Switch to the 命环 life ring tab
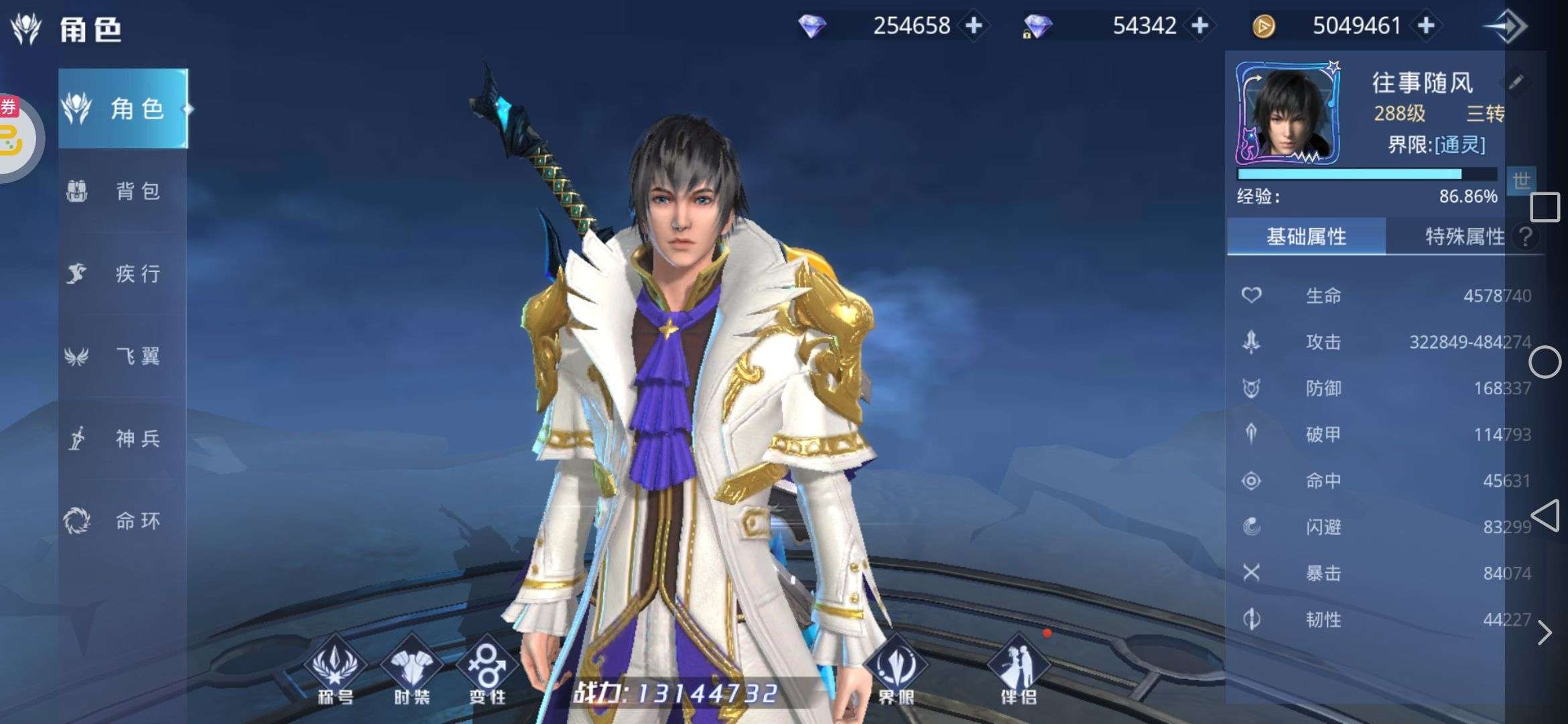The width and height of the screenshot is (1568, 724). pyautogui.click(x=123, y=521)
